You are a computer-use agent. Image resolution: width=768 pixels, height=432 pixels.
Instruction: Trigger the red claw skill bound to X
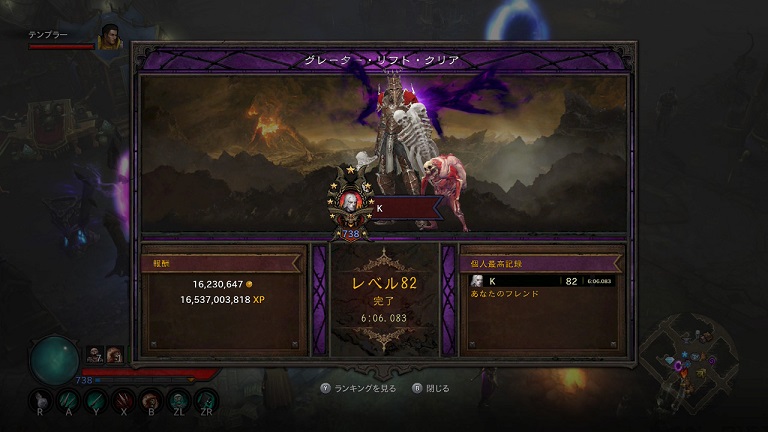tap(122, 398)
